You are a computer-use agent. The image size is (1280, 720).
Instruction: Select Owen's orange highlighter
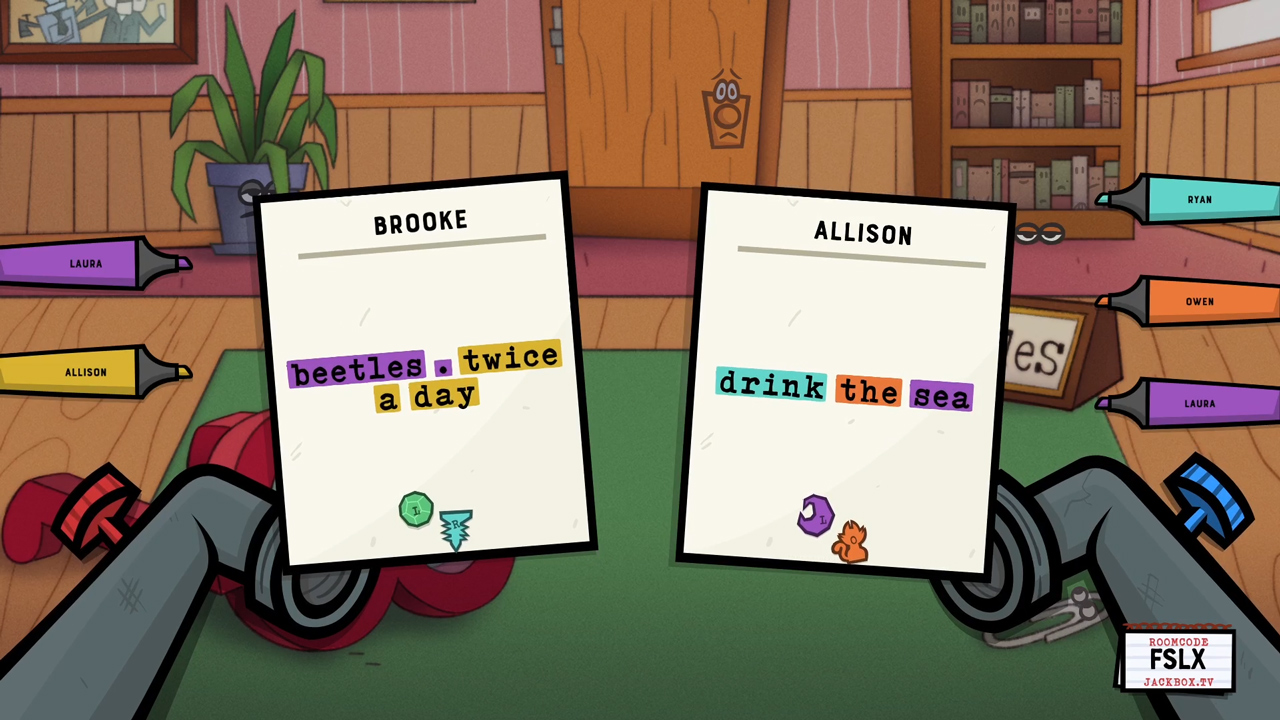click(1199, 301)
